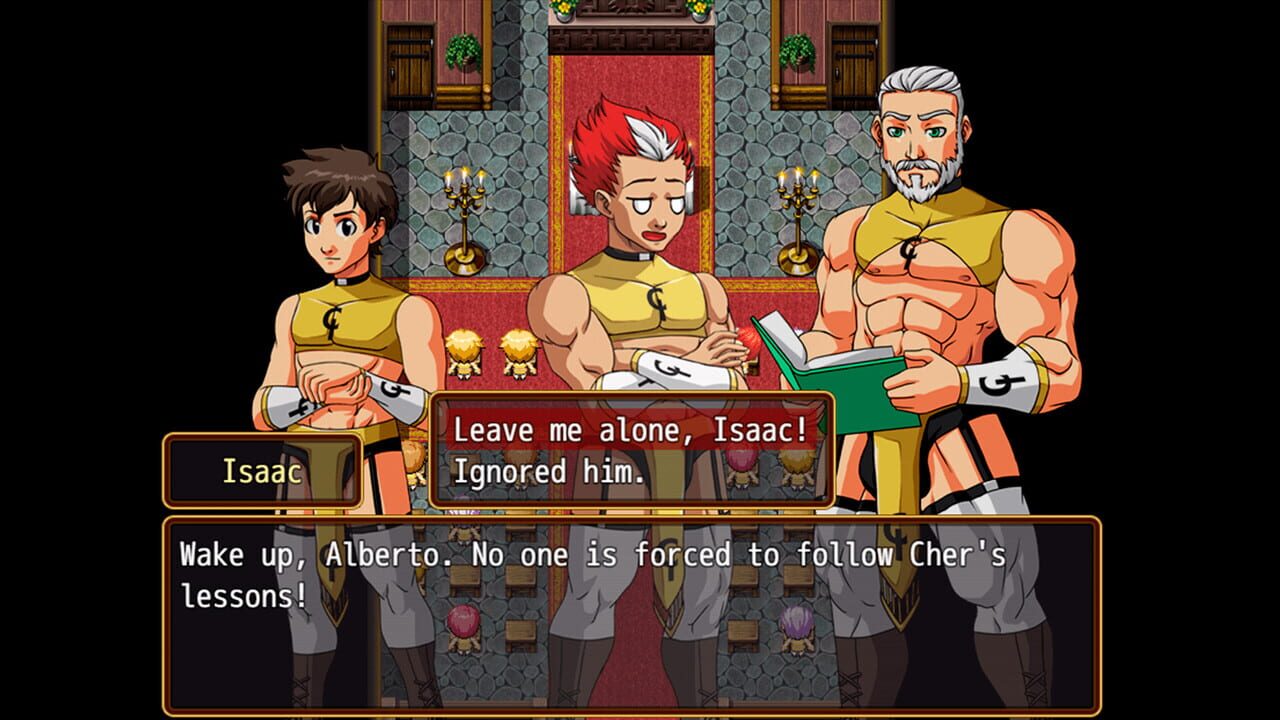This screenshot has height=720, width=1280.
Task: Click the pink crystal orb near the floor
Action: pos(462,622)
